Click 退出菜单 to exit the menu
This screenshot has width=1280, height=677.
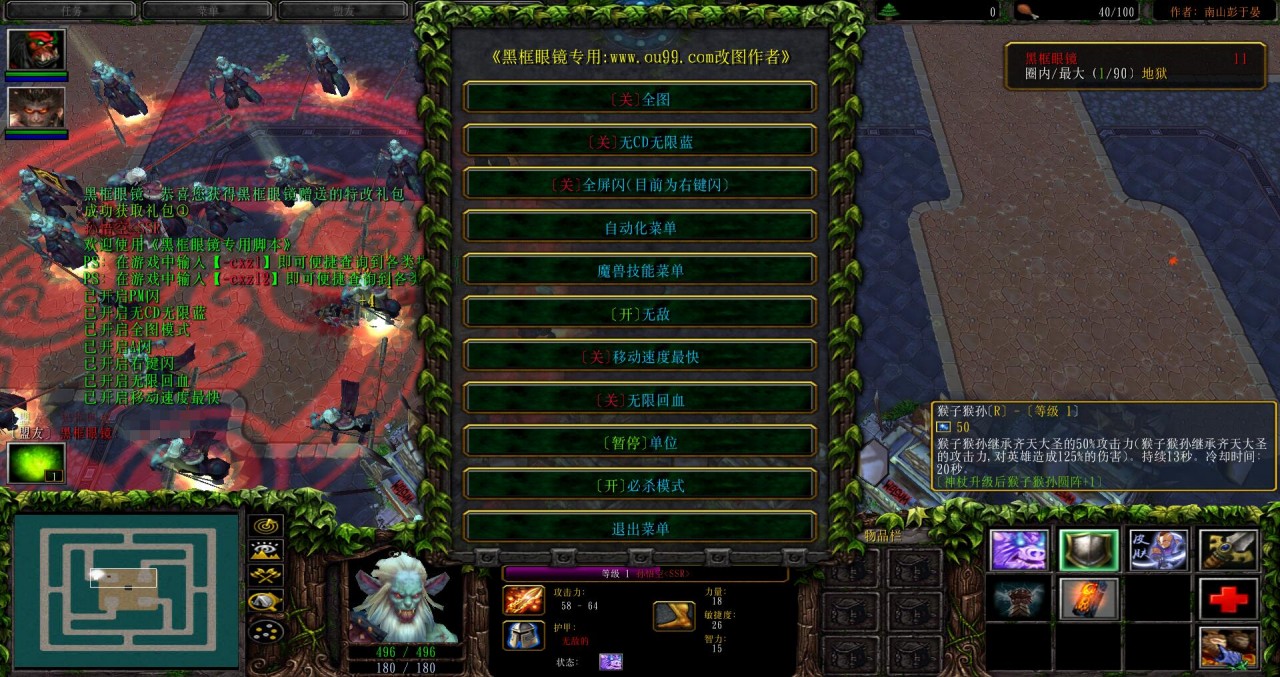click(640, 529)
